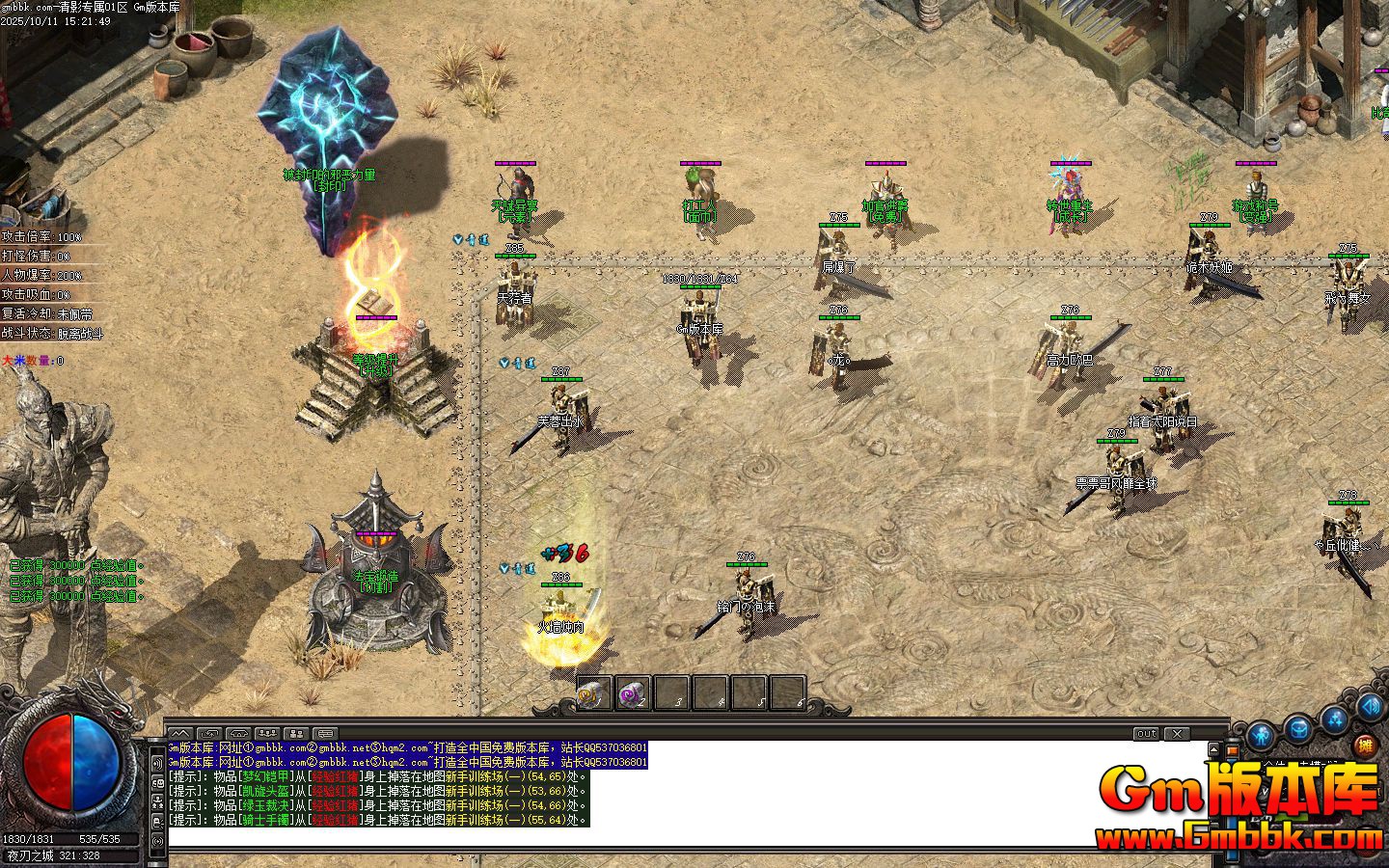Click the three-person group chat toolbar button

267,734
